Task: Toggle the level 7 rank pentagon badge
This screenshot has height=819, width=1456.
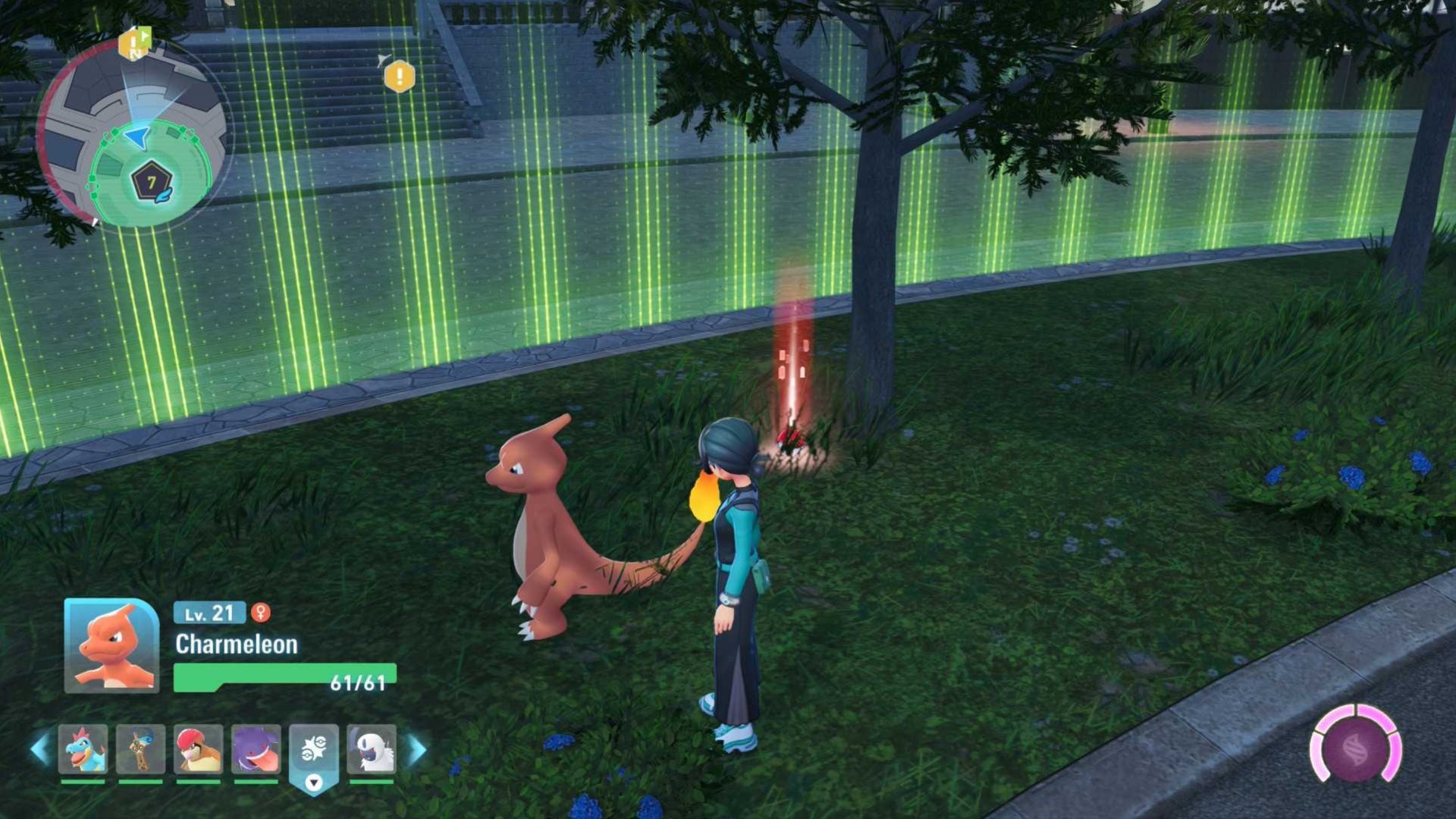Action: 149,180
